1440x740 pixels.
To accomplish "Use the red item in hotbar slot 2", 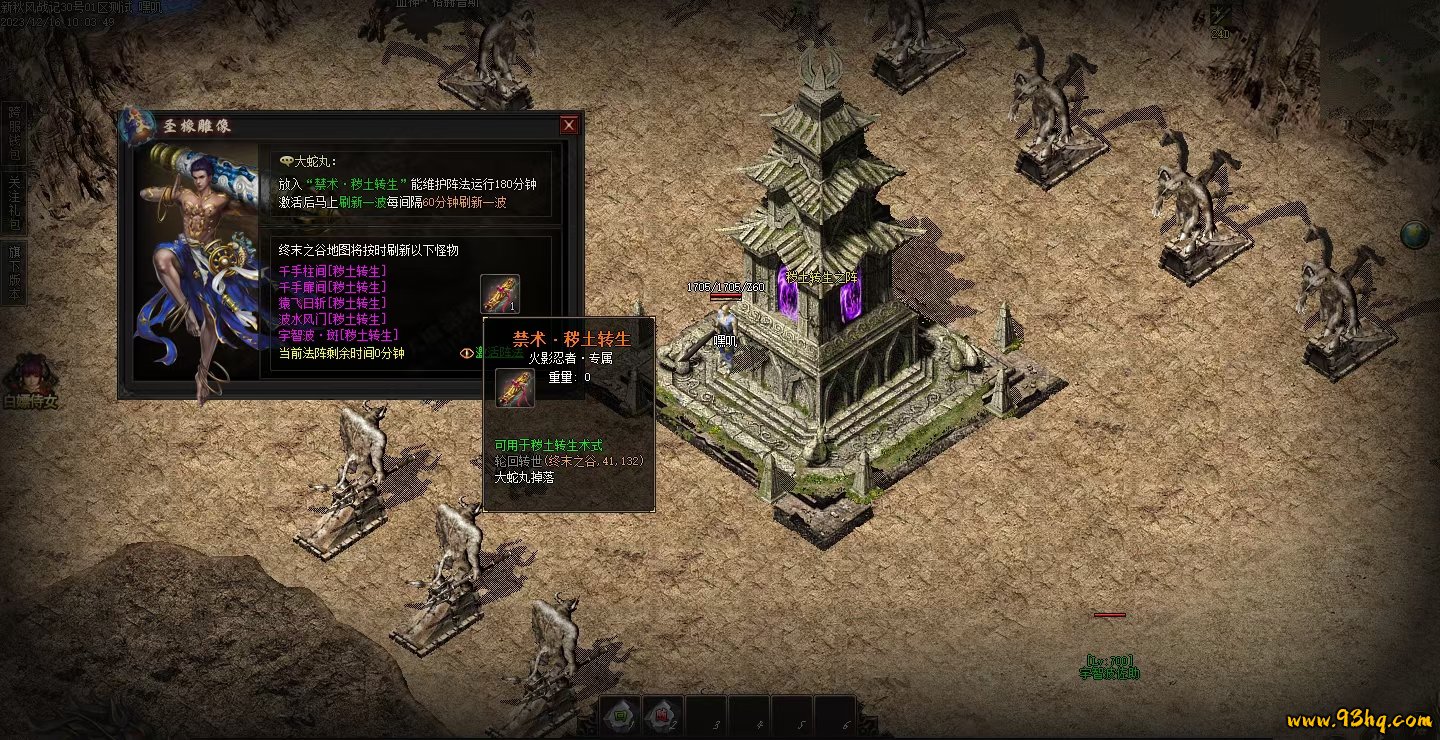I will [x=662, y=715].
